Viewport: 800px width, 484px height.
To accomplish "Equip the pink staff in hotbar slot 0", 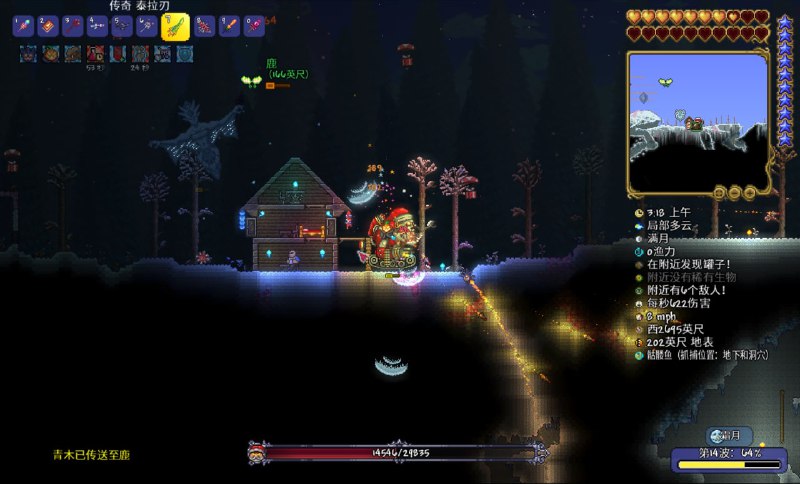I will click(x=254, y=26).
